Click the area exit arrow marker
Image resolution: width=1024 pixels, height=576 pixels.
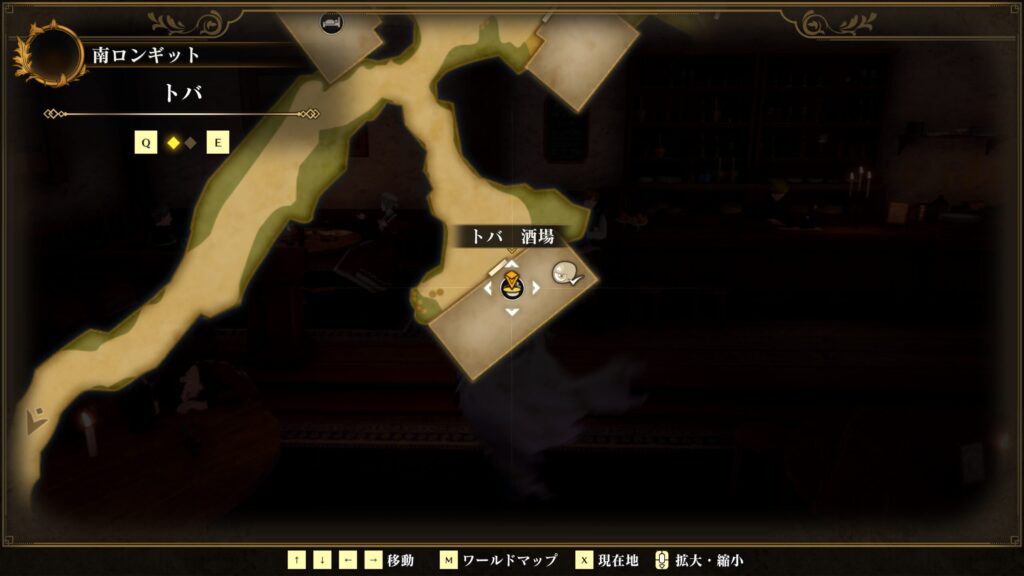point(36,420)
